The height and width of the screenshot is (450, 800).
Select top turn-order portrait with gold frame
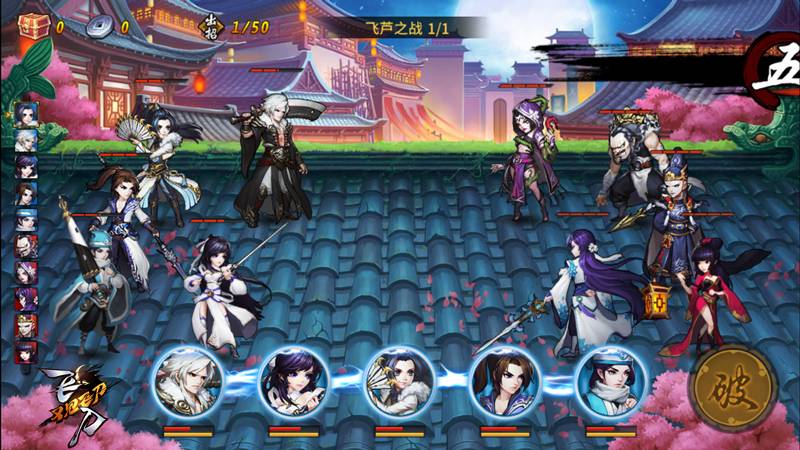[x=25, y=113]
